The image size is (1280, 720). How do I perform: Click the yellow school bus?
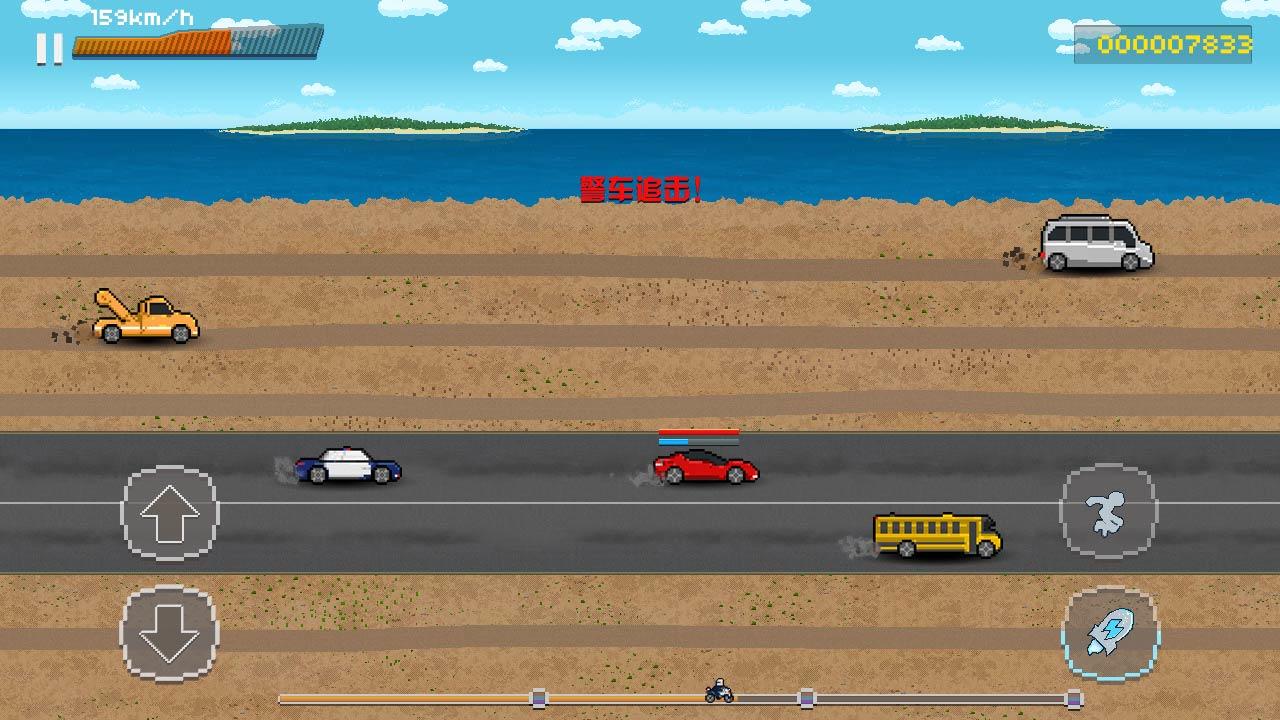pos(932,533)
